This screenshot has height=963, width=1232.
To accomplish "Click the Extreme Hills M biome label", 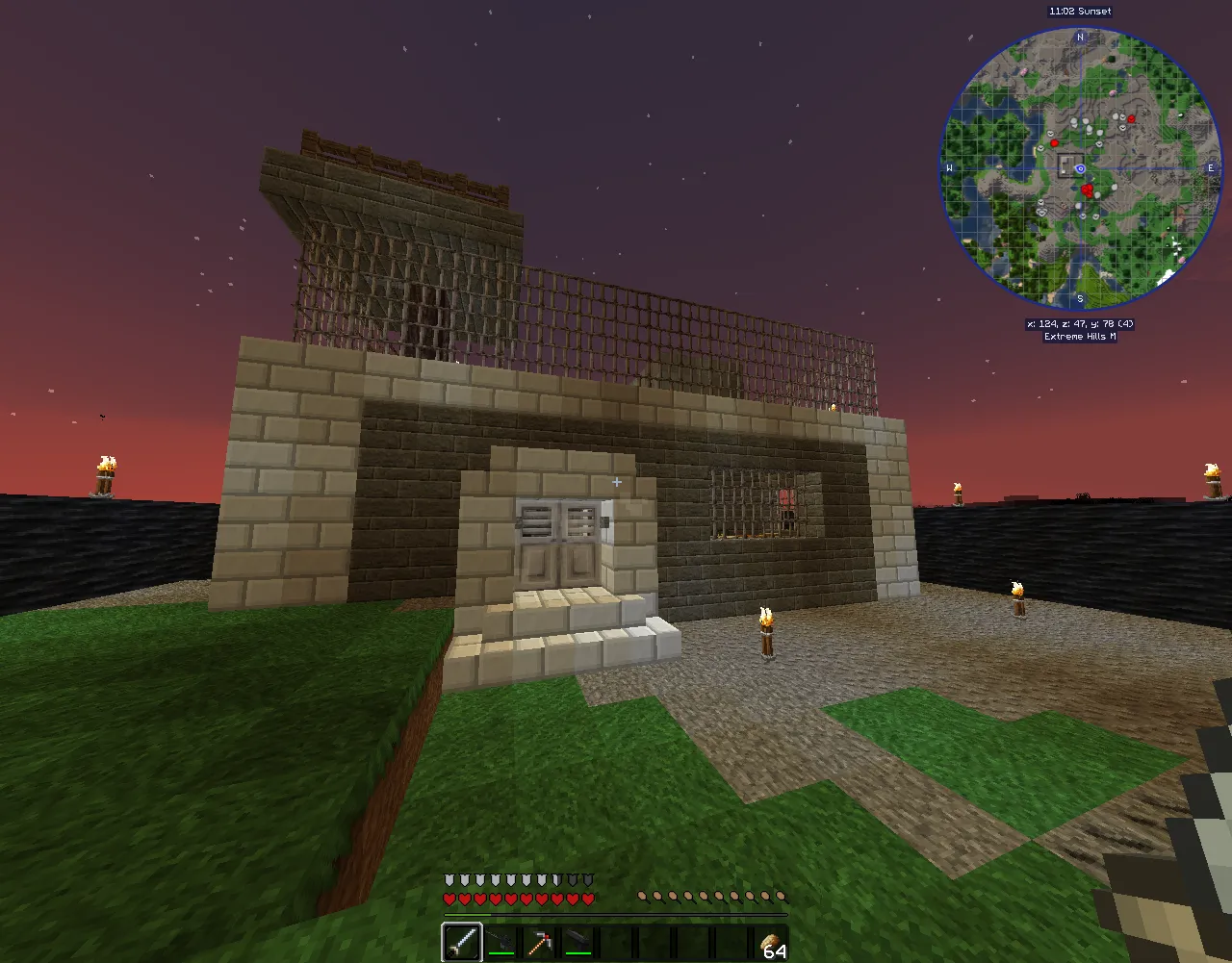I will click(1082, 337).
